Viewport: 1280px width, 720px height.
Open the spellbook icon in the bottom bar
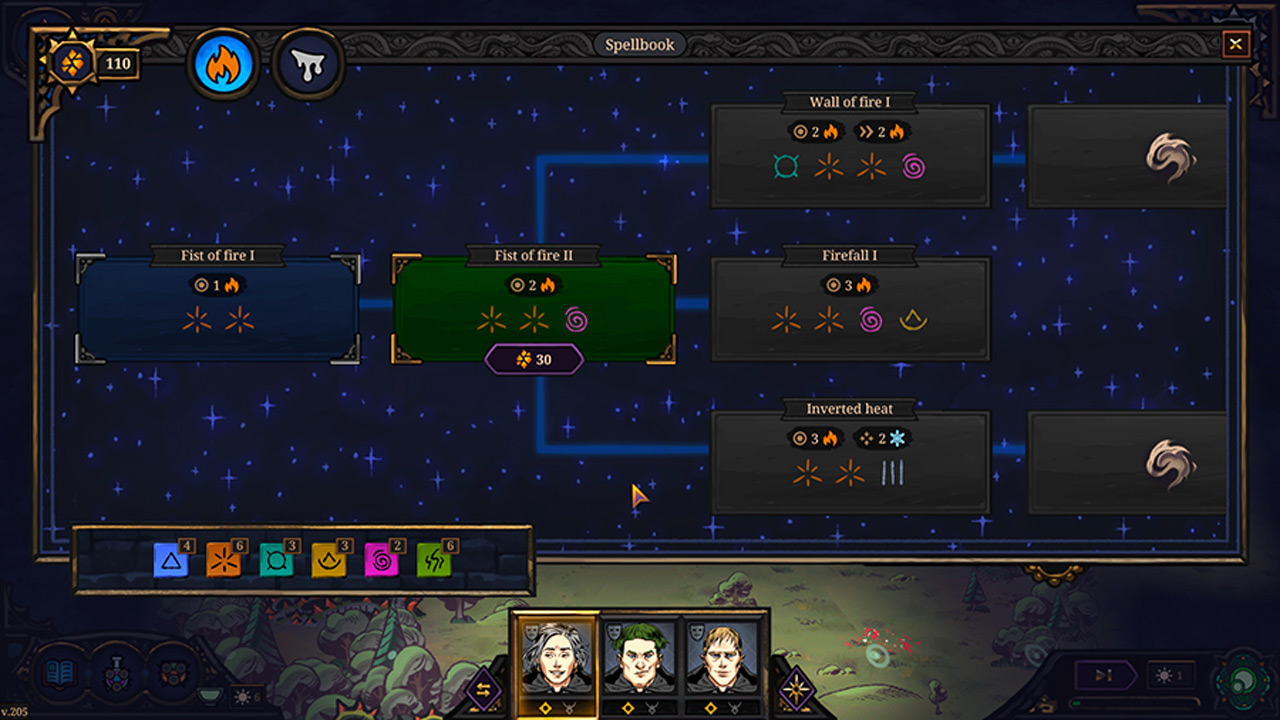[60, 673]
